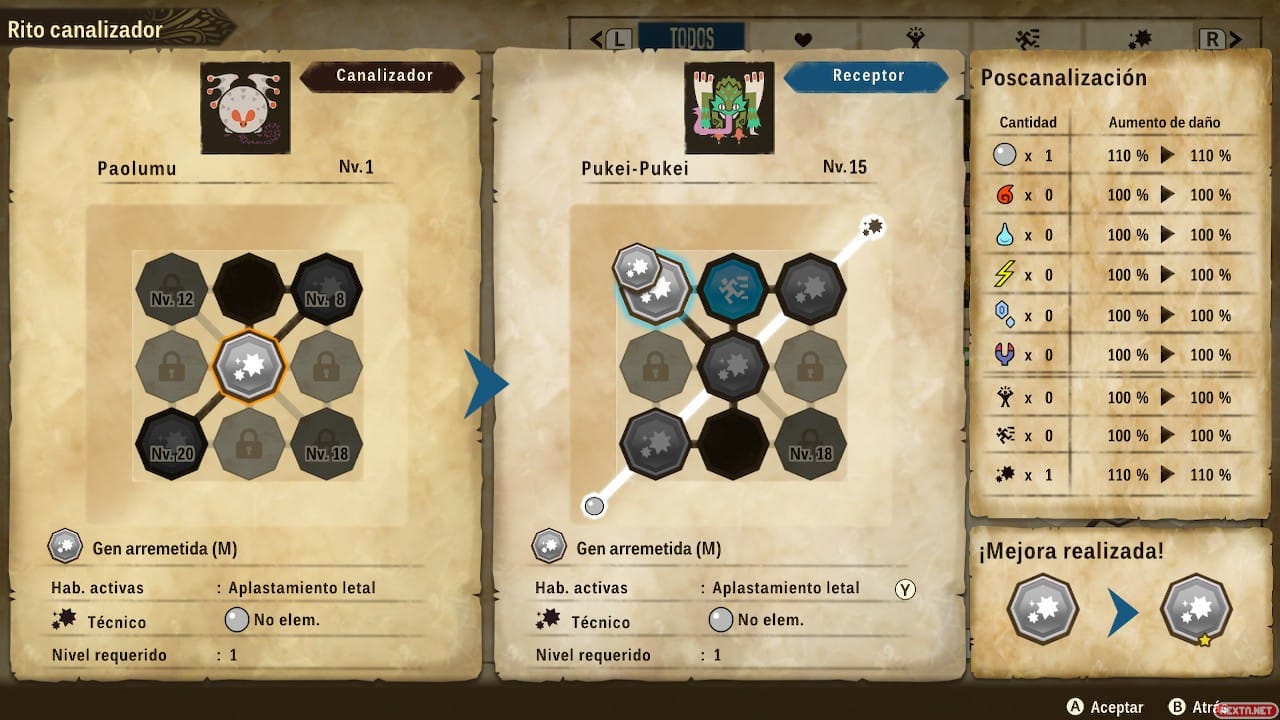Switch to the technical burst filter tab
This screenshot has width=1280, height=720.
pyautogui.click(x=1139, y=39)
